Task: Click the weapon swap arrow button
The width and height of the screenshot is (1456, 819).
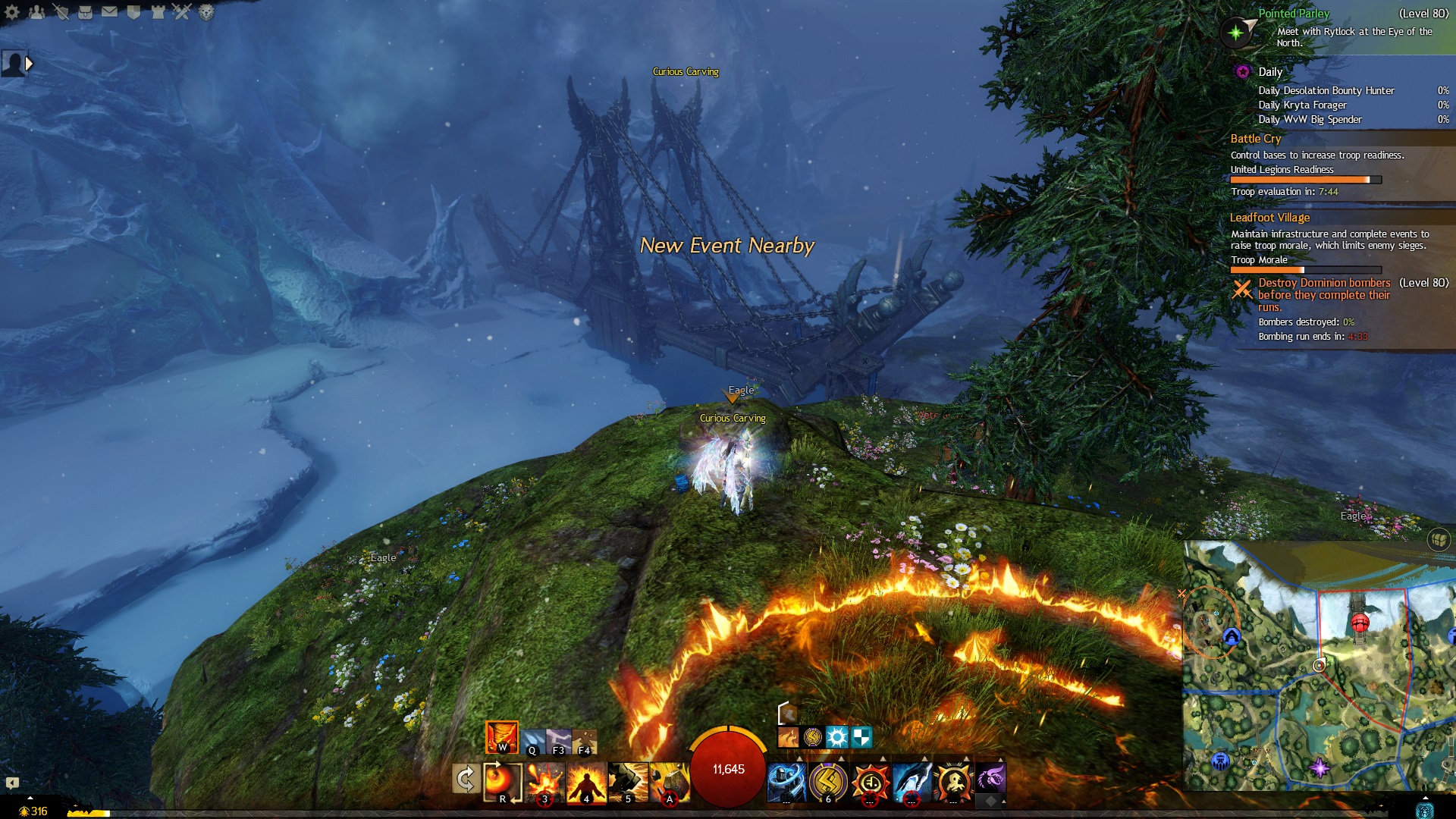Action: click(465, 779)
